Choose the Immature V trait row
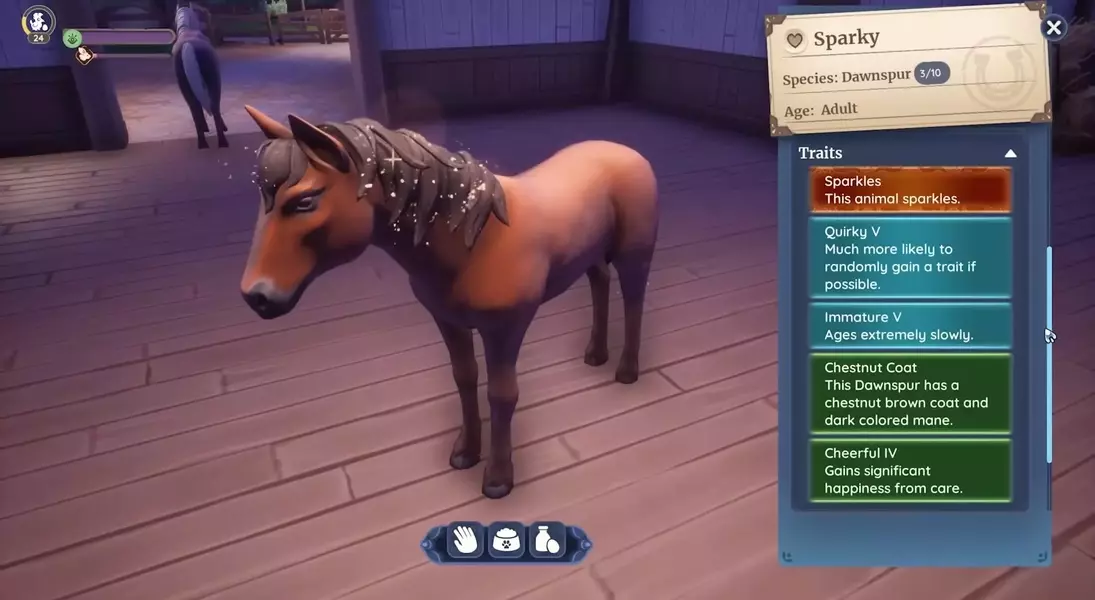Image resolution: width=1095 pixels, height=600 pixels. point(910,326)
